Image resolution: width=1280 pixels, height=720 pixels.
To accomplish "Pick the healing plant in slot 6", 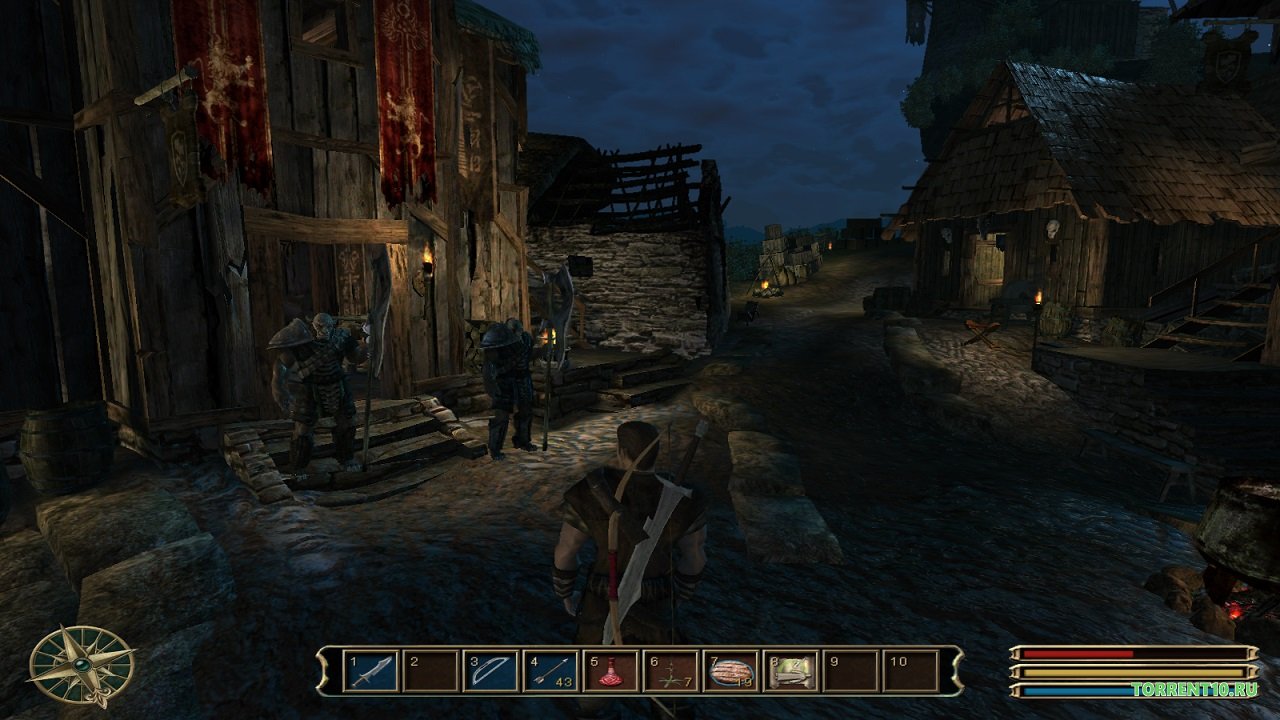I will (x=671, y=671).
